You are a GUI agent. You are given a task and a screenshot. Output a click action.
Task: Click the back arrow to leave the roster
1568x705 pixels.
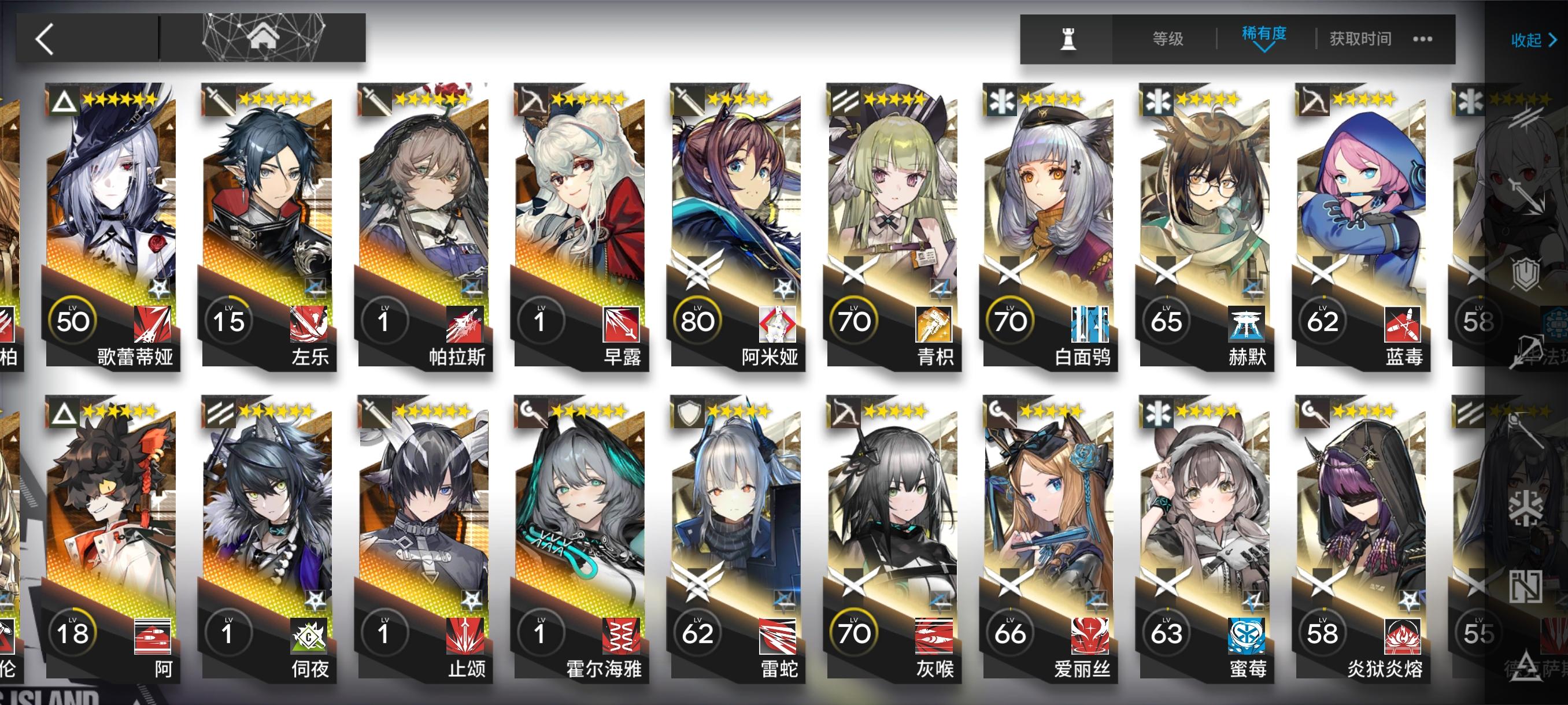click(46, 38)
